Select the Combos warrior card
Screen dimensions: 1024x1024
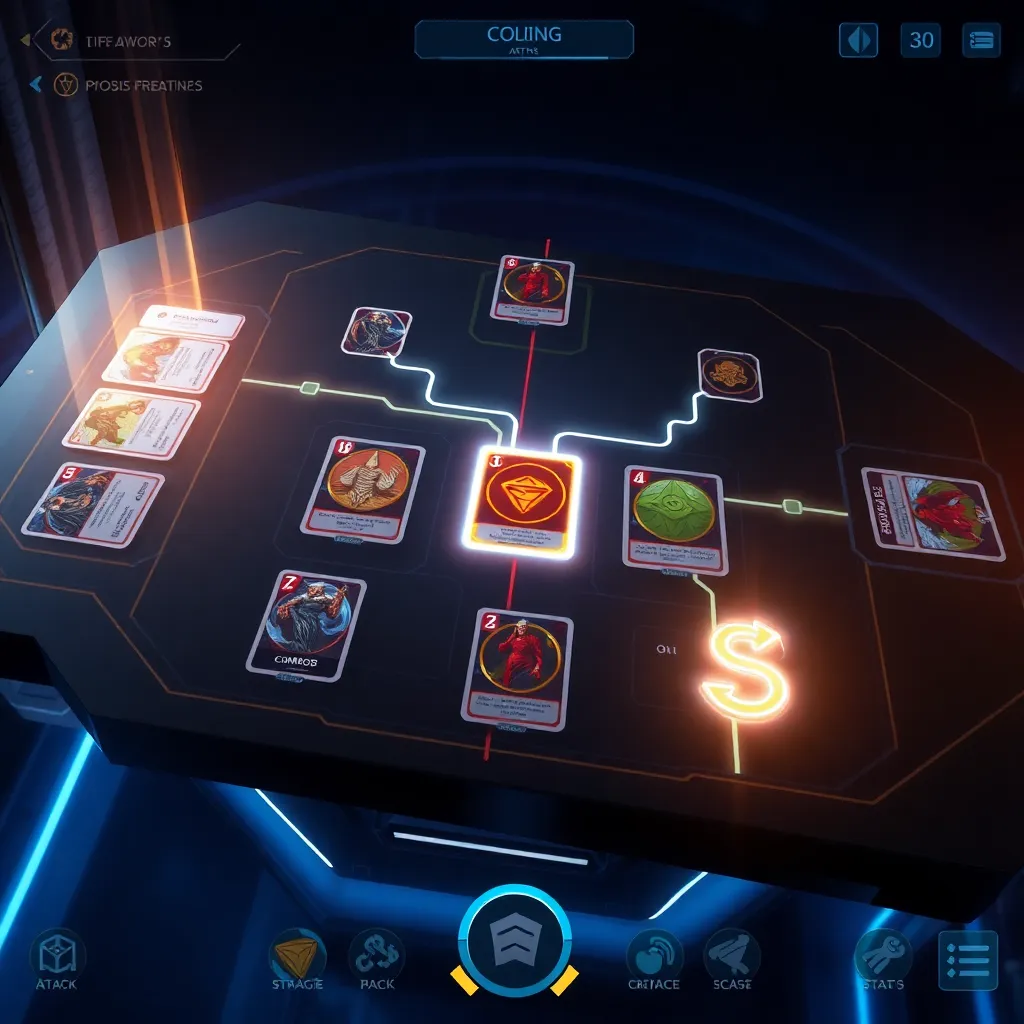point(305,625)
